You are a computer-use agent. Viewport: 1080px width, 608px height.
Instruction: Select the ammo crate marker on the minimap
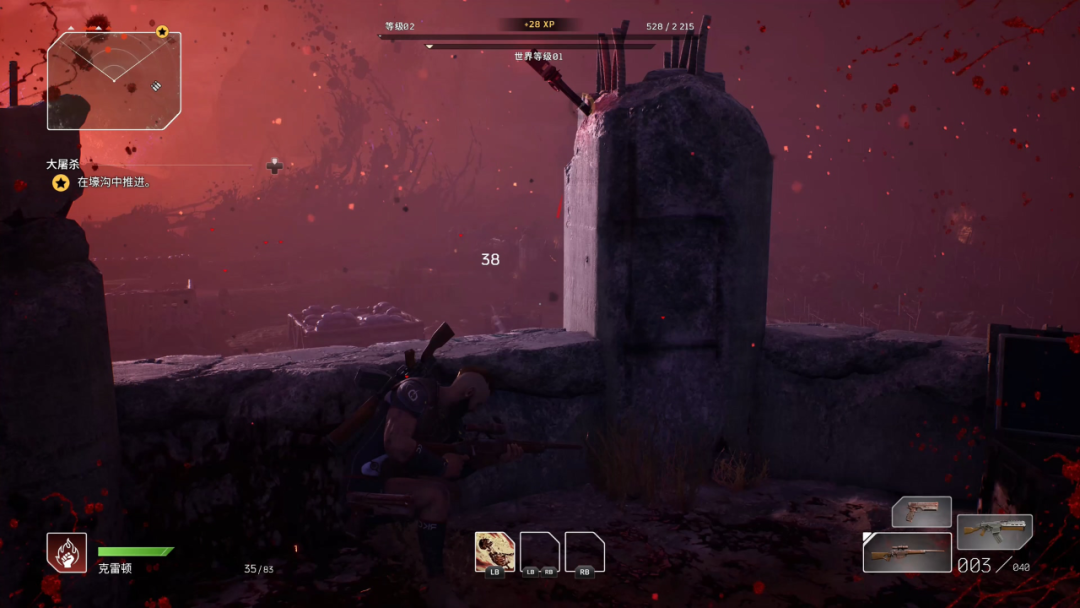(157, 86)
